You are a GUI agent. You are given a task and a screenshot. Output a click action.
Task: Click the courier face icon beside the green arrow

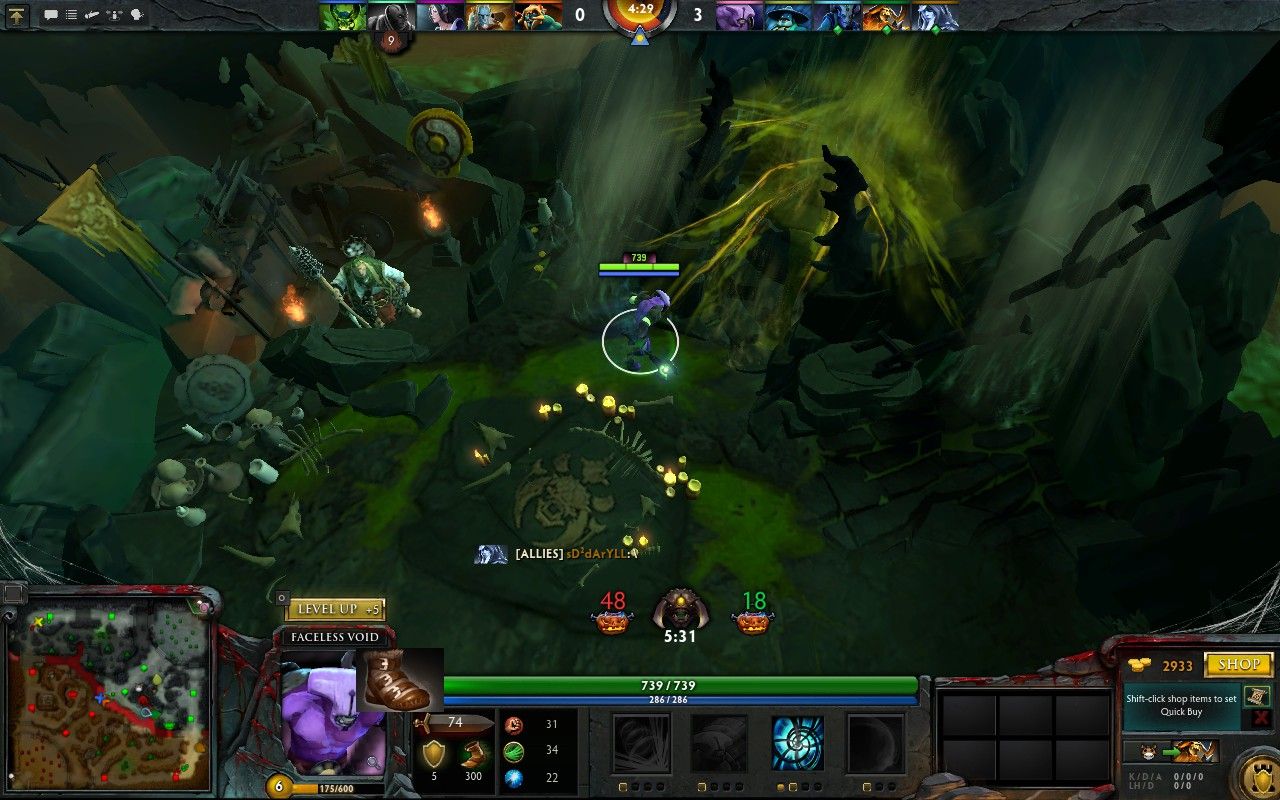1147,751
